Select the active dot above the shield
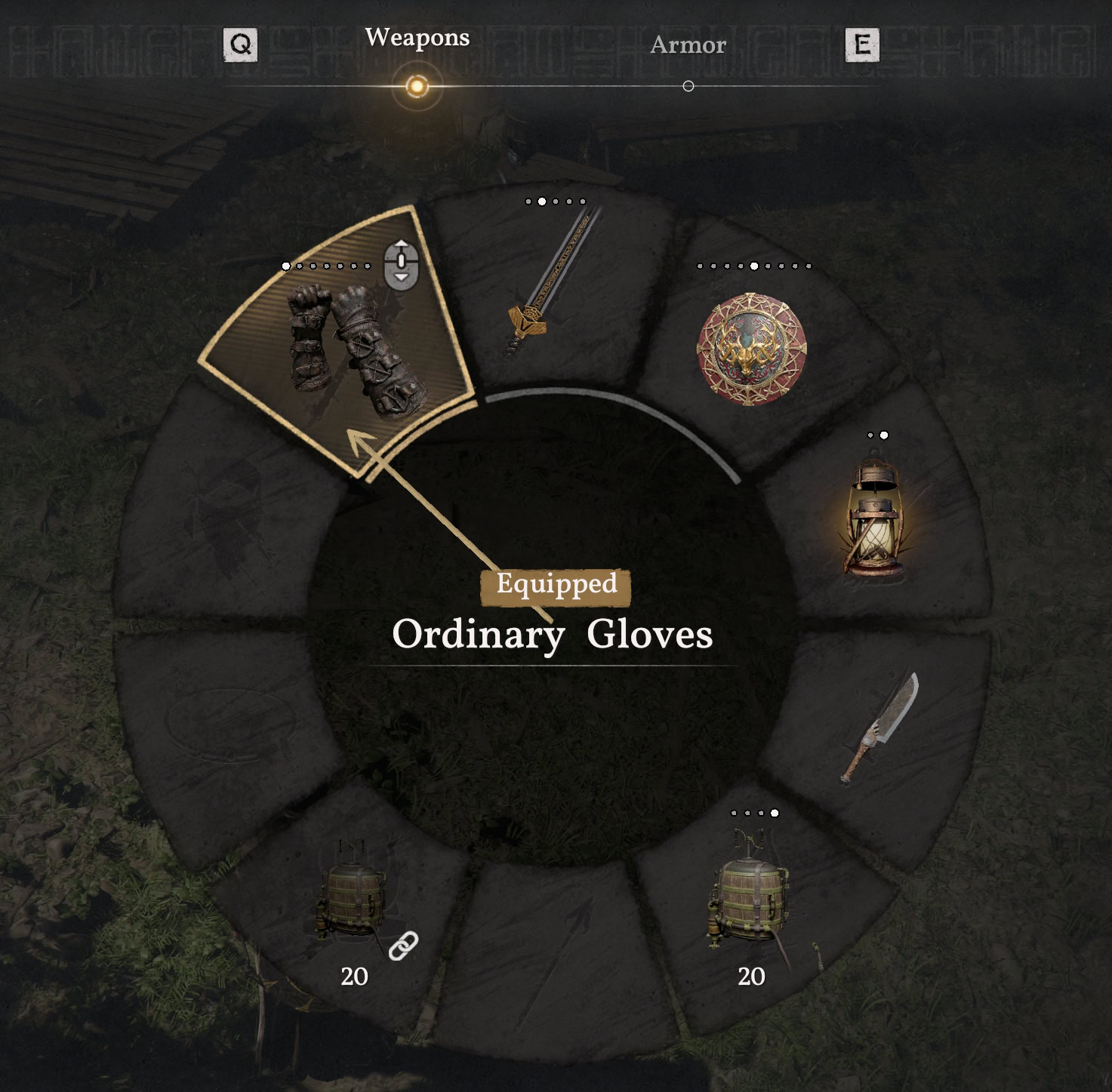The height and width of the screenshot is (1092, 1112). pyautogui.click(x=754, y=266)
